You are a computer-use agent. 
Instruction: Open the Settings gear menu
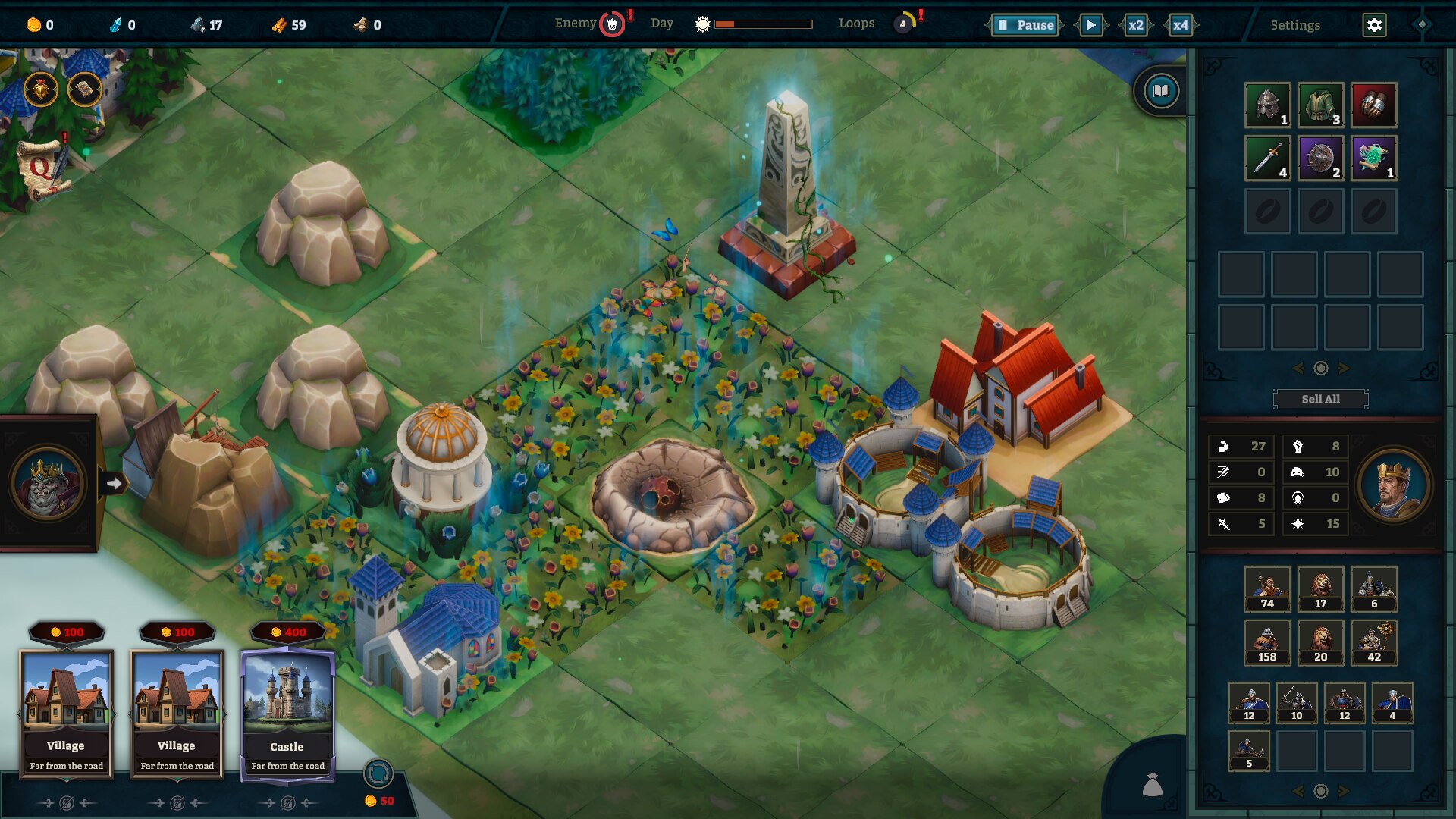[1374, 25]
